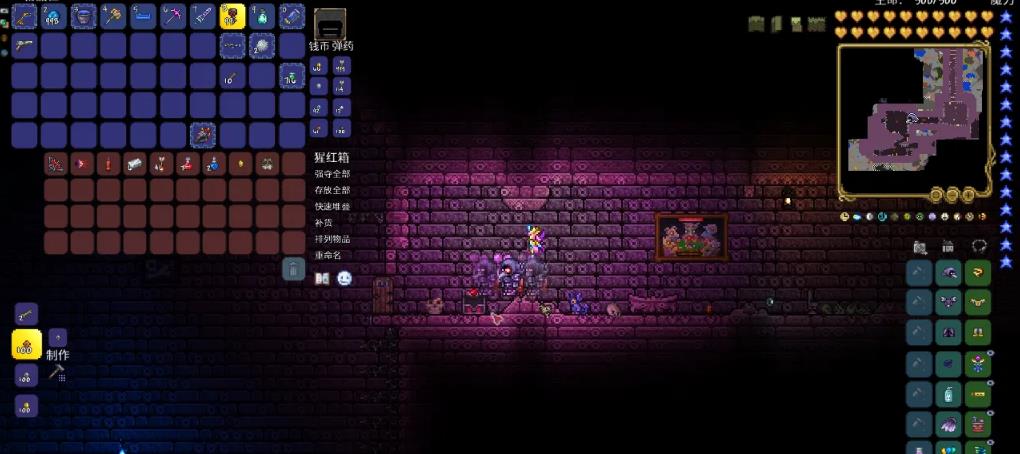Select the spiky ball inventory item

pos(261,46)
